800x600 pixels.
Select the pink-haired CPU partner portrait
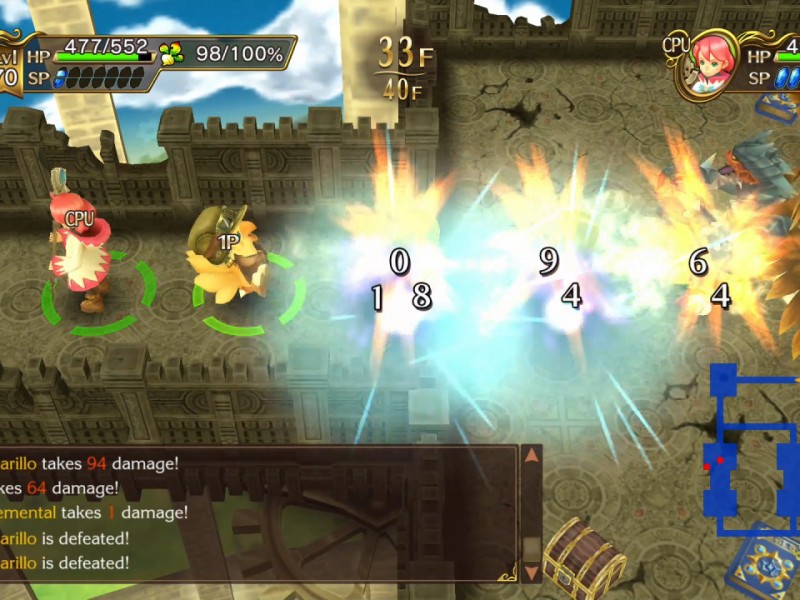tap(709, 68)
